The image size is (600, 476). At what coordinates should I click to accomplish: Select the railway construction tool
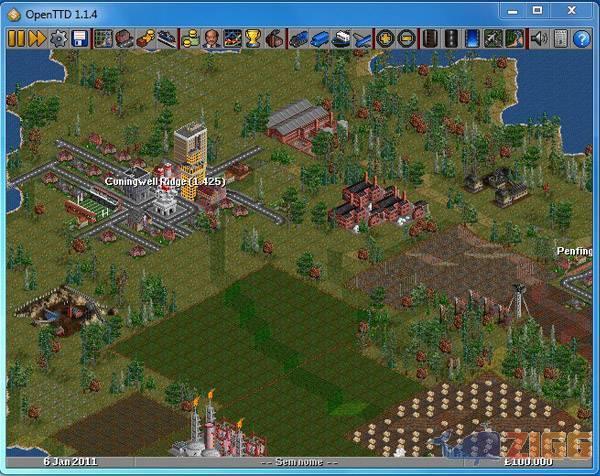(429, 39)
